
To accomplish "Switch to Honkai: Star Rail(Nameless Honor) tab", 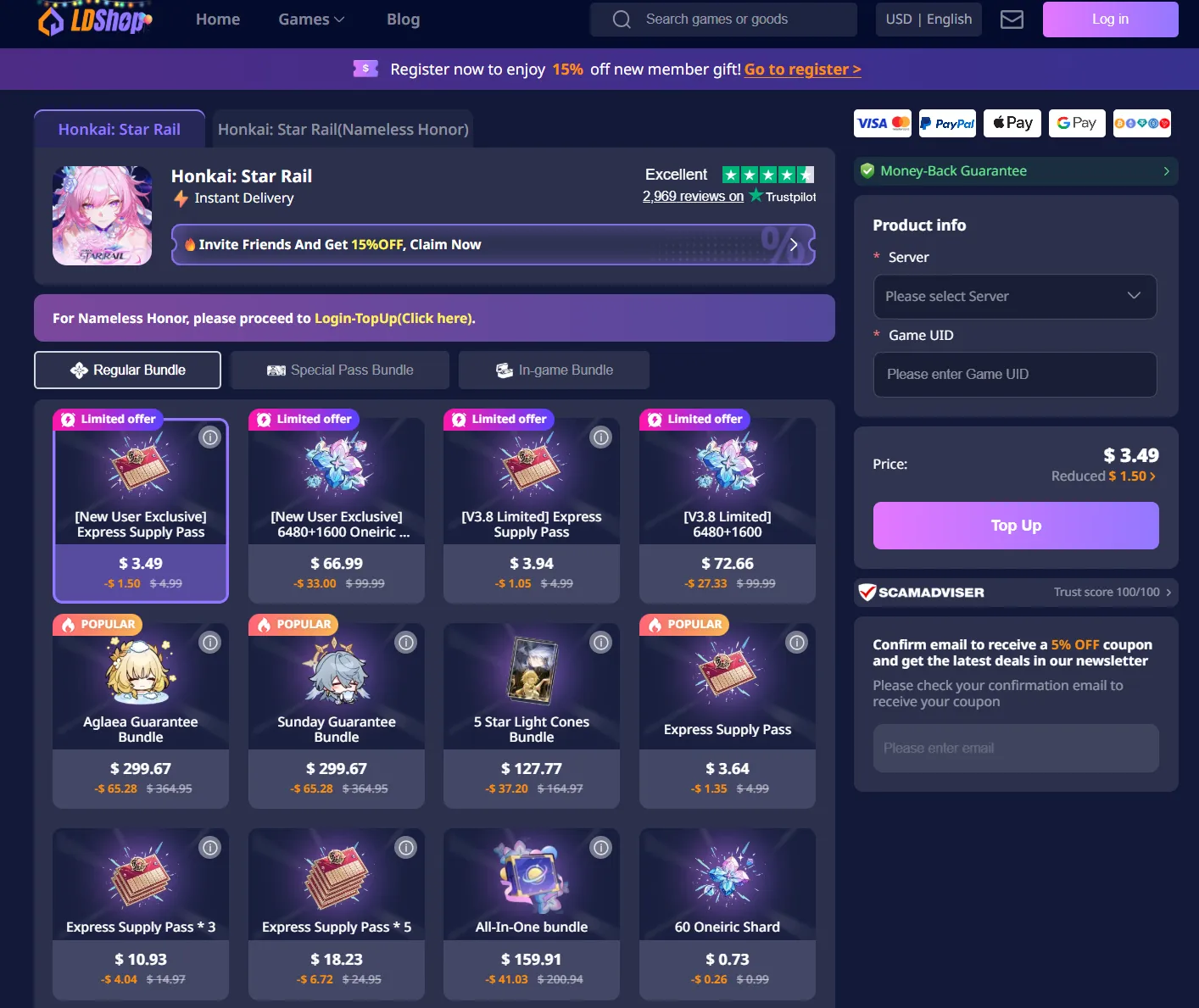I will point(343,129).
